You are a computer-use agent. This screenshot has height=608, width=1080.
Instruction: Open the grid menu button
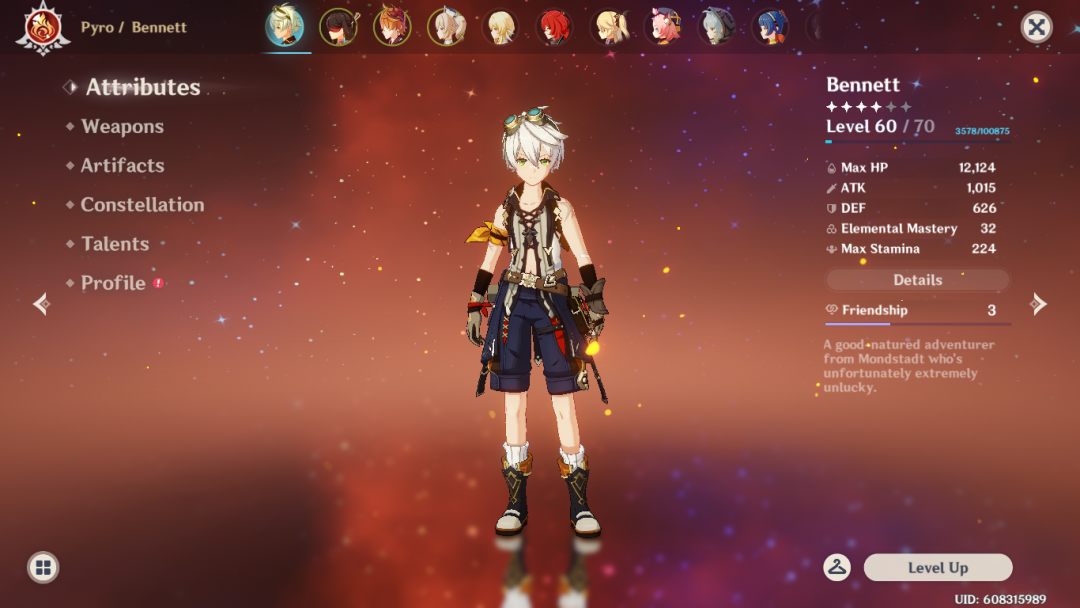43,568
